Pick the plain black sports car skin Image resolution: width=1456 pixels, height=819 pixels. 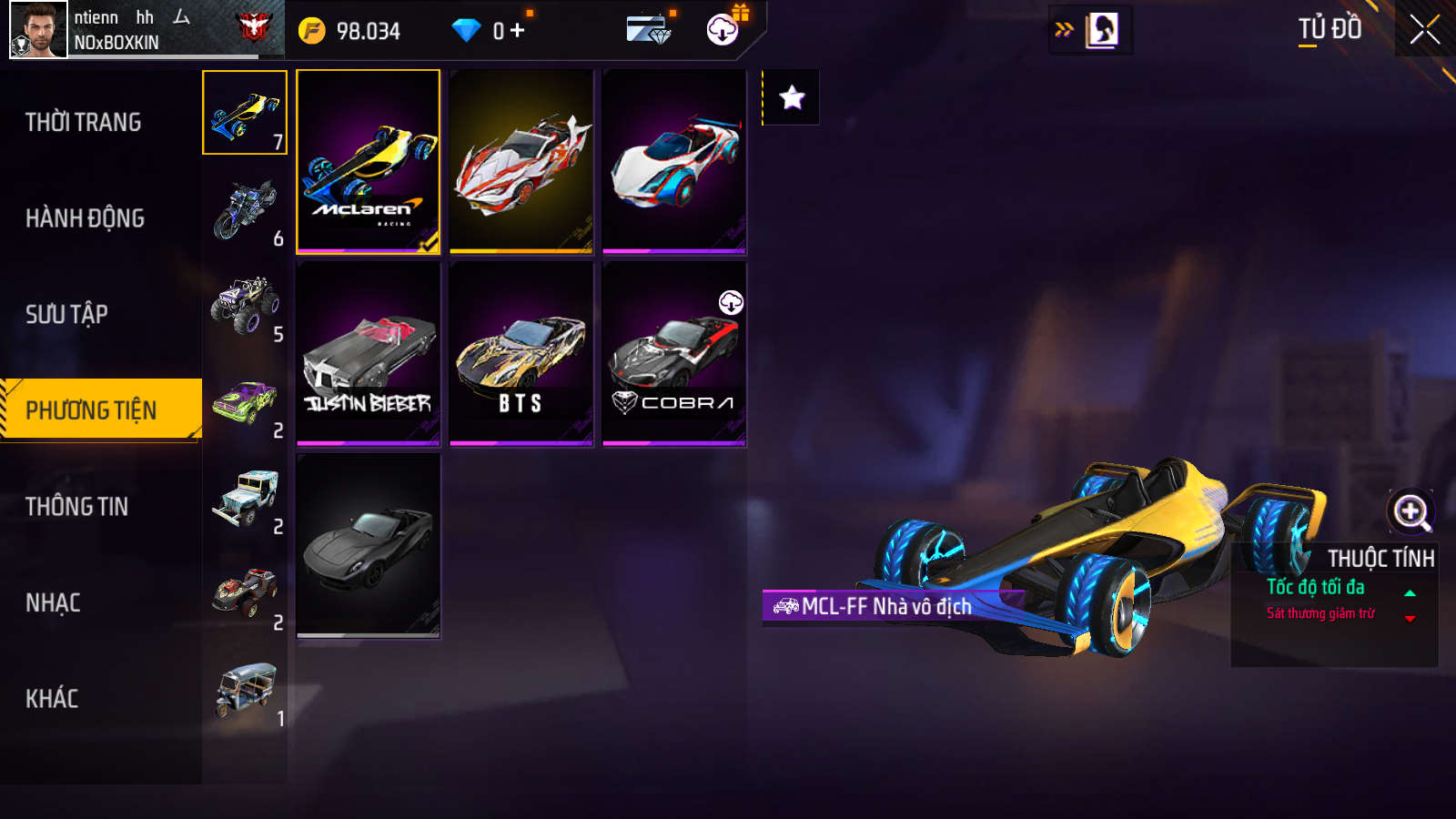click(x=369, y=545)
